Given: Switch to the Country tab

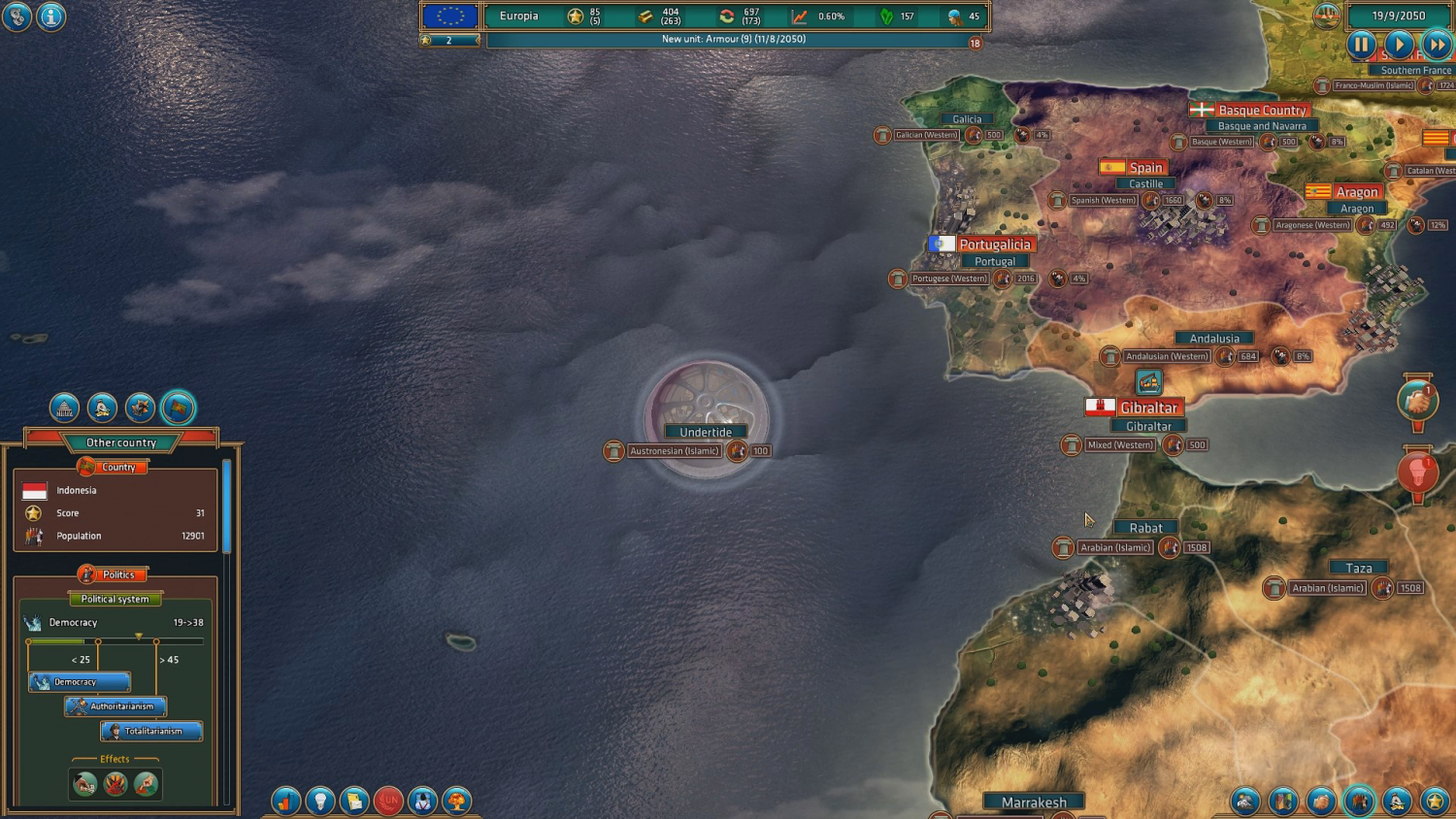Looking at the screenshot, I should (115, 467).
